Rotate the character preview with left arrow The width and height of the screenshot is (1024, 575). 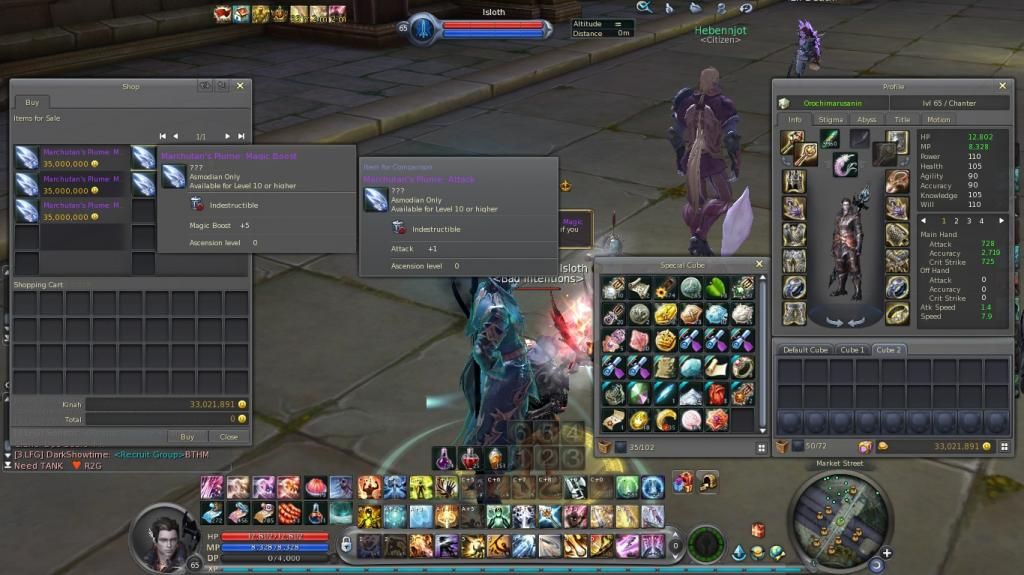tap(829, 320)
